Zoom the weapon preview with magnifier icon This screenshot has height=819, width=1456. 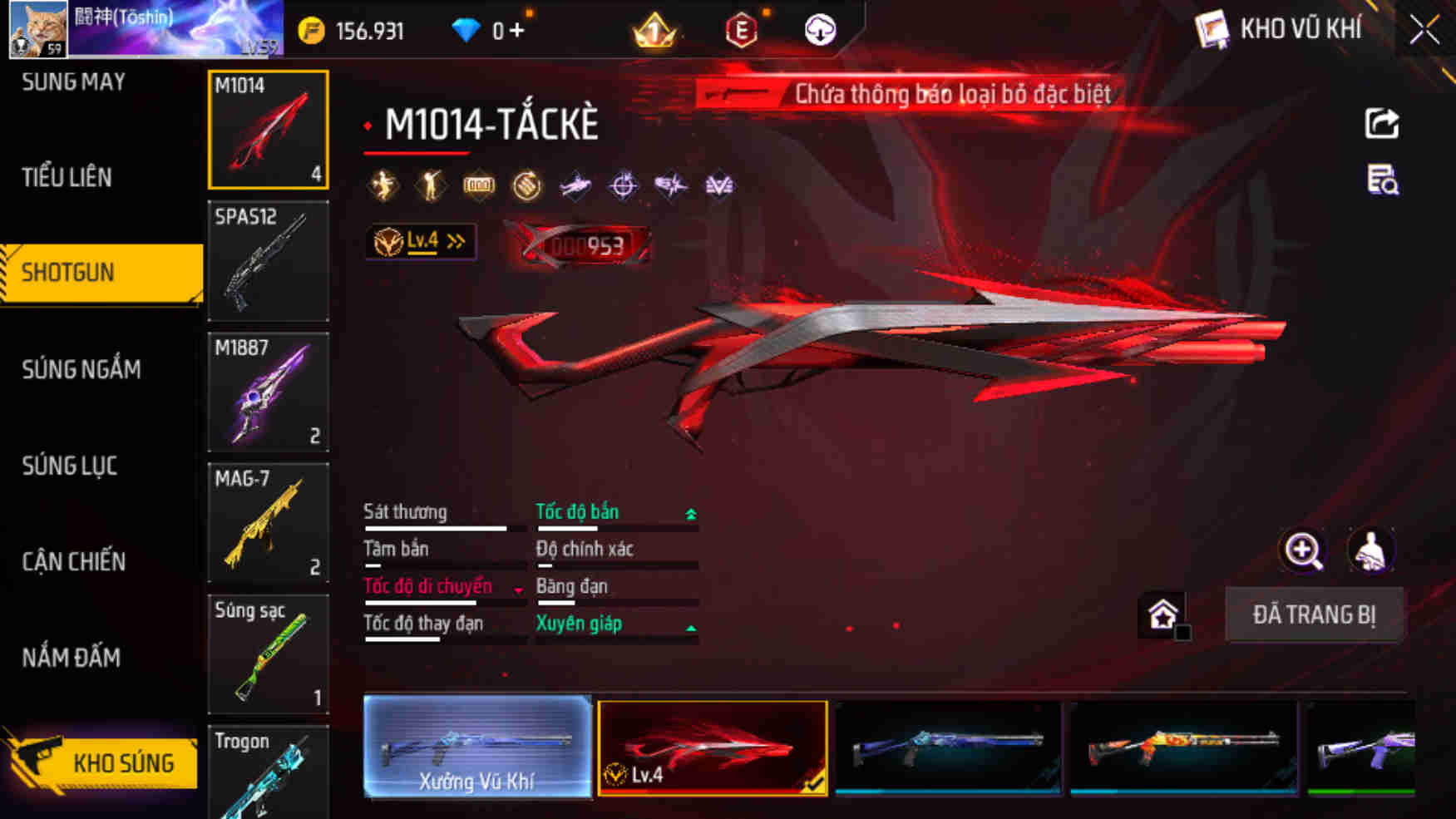(1303, 551)
